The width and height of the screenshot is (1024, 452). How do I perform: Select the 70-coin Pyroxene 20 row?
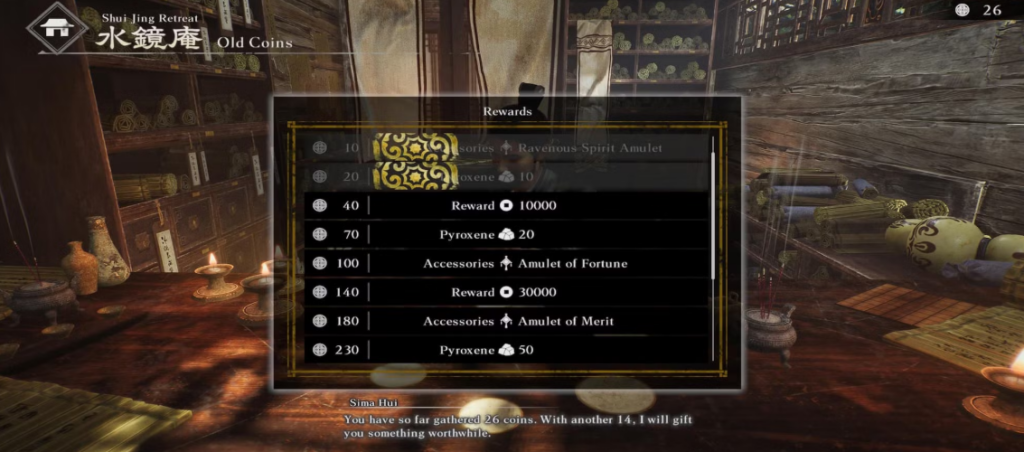click(506, 234)
